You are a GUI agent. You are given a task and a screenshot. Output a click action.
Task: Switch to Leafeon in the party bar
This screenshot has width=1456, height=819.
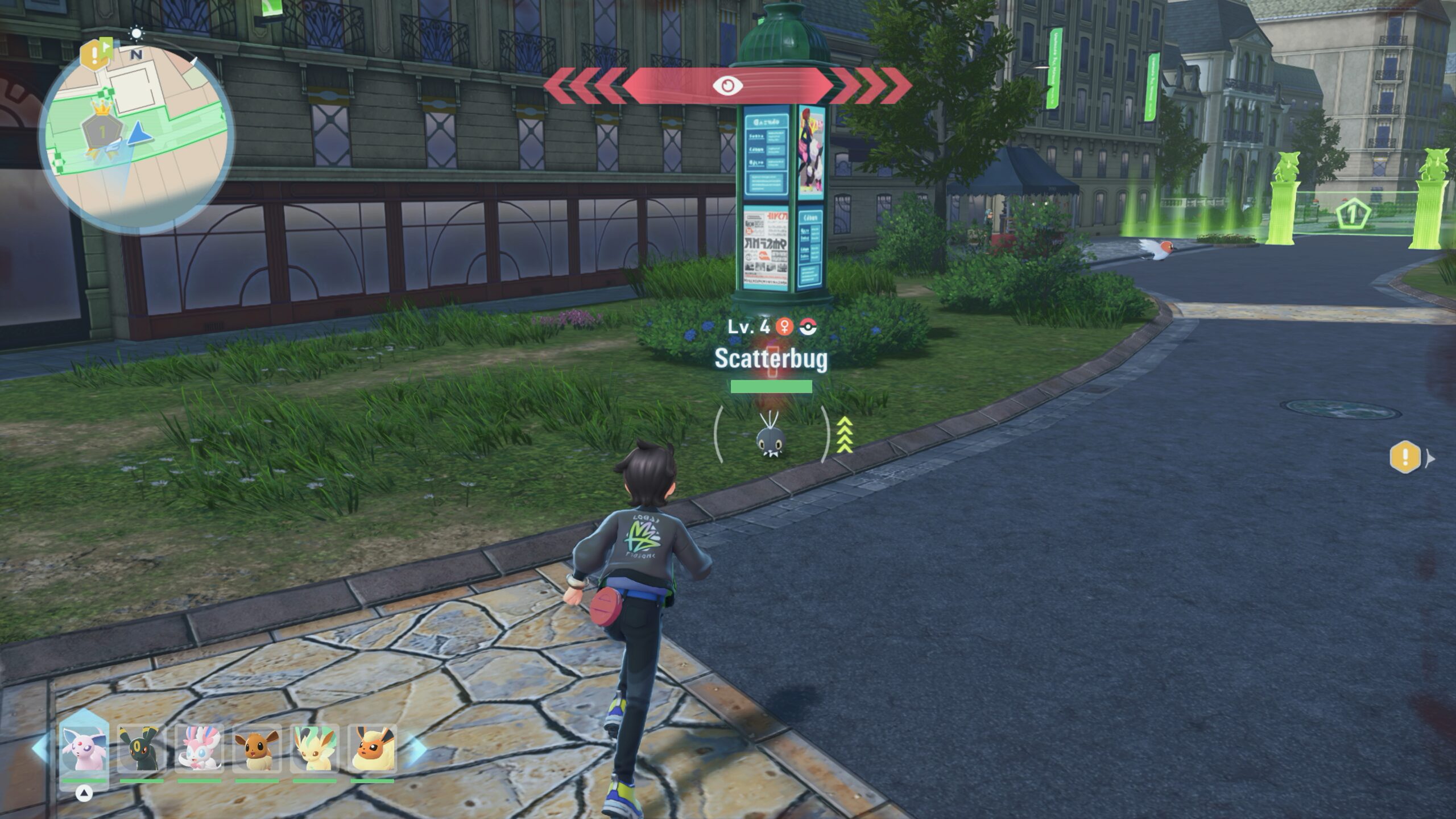(315, 747)
